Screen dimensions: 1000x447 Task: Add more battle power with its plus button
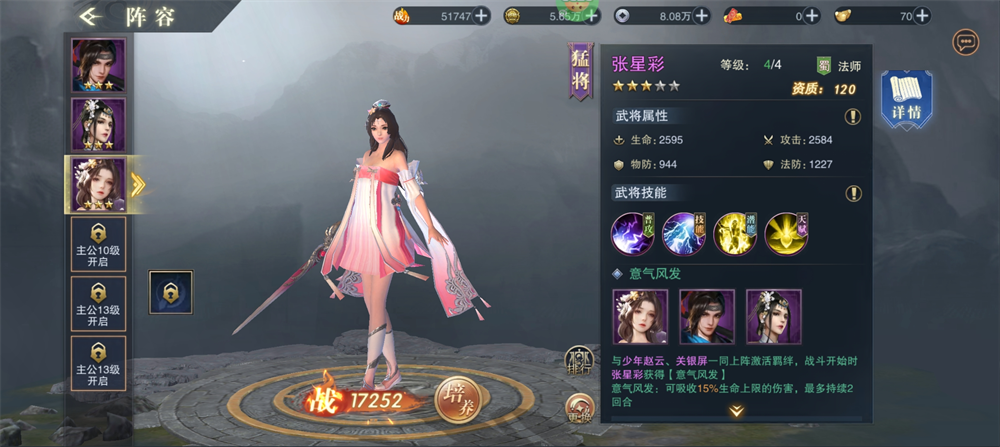[481, 15]
